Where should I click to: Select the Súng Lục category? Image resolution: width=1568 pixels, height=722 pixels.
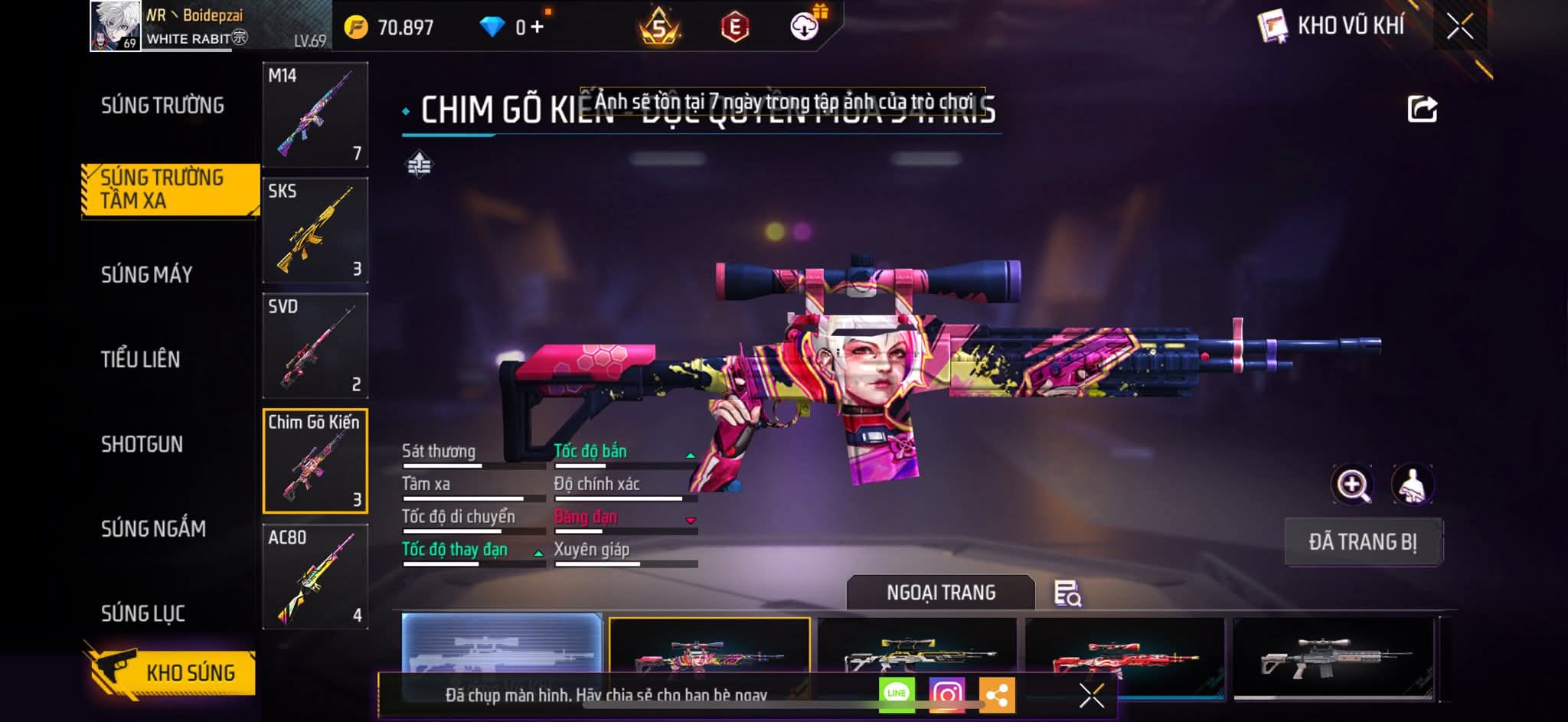coord(143,613)
